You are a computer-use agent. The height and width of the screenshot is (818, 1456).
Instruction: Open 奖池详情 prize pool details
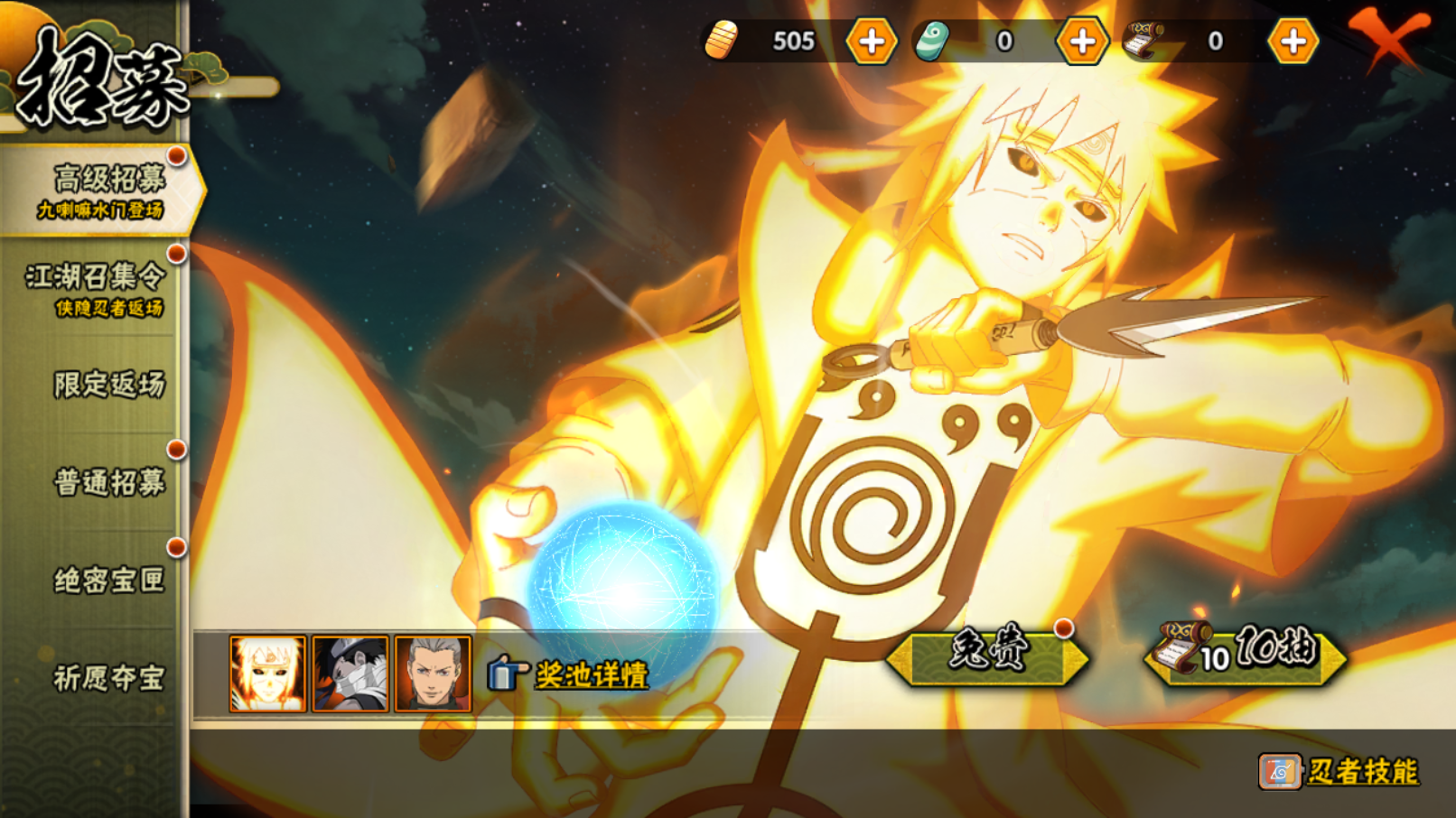[x=590, y=674]
